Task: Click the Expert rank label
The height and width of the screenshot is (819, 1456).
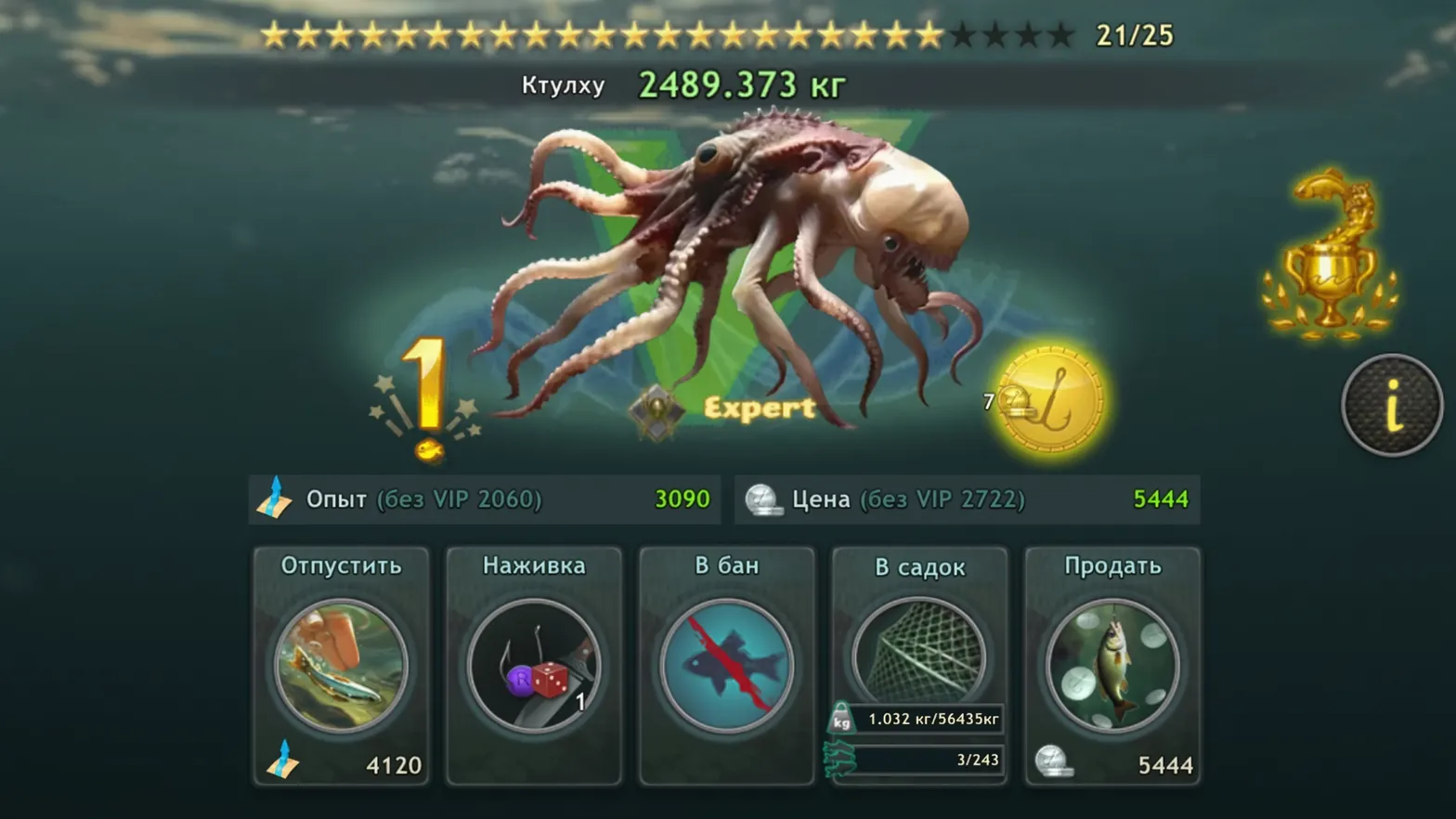Action: pyautogui.click(x=760, y=409)
